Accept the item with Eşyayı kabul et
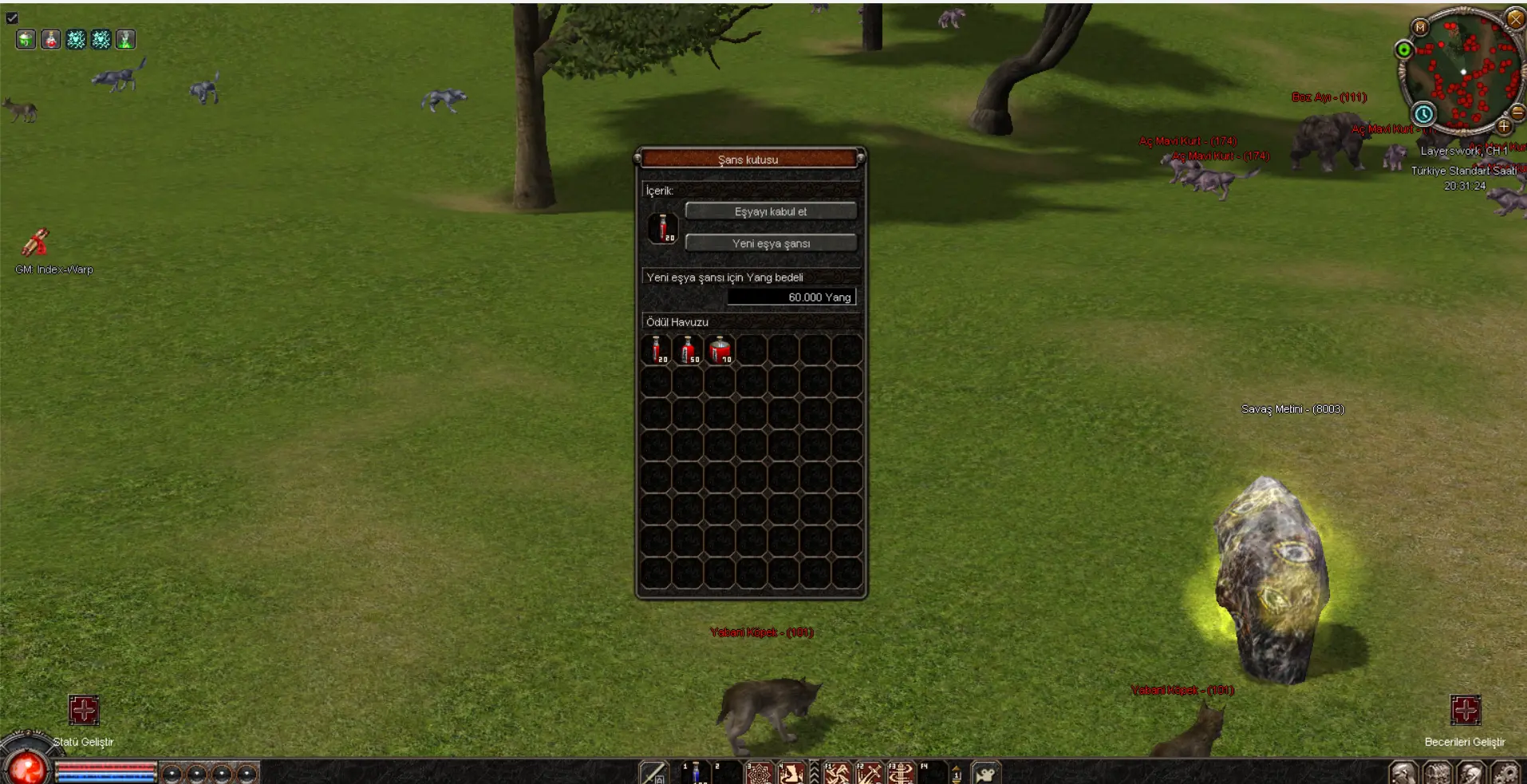Image resolution: width=1527 pixels, height=784 pixels. [770, 211]
